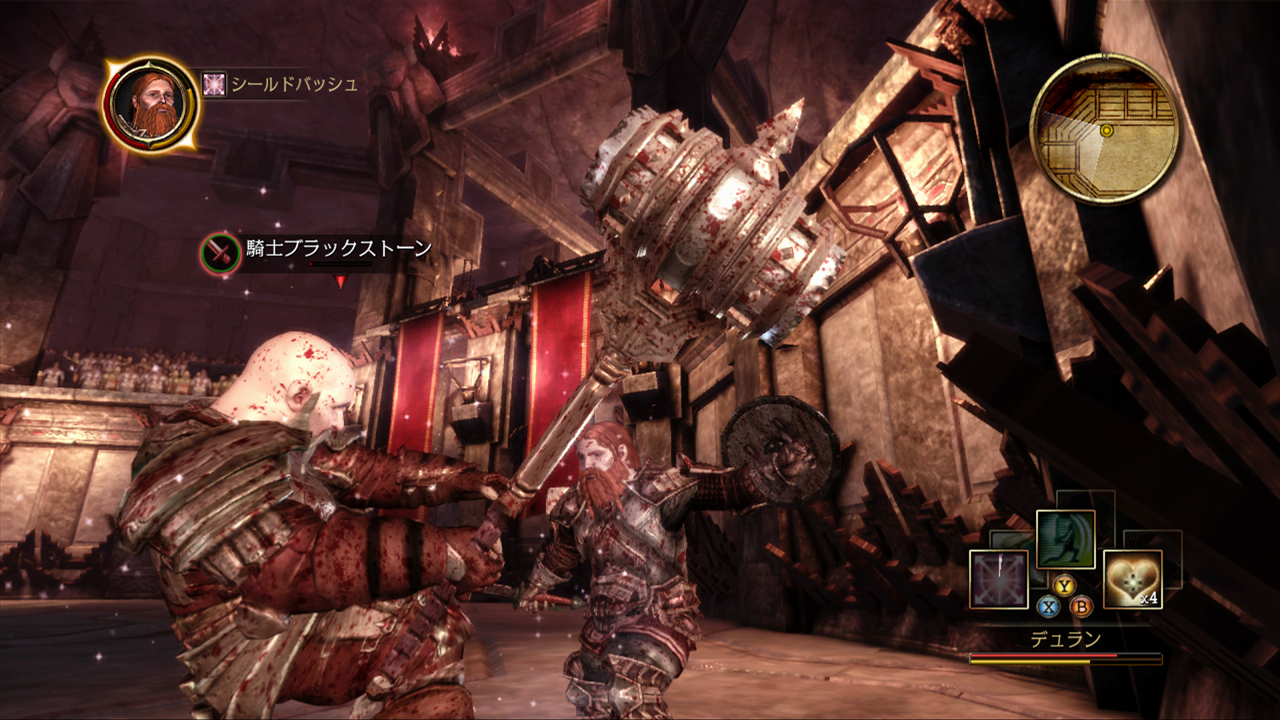Use the heart health poultice x4

[x=1132, y=579]
